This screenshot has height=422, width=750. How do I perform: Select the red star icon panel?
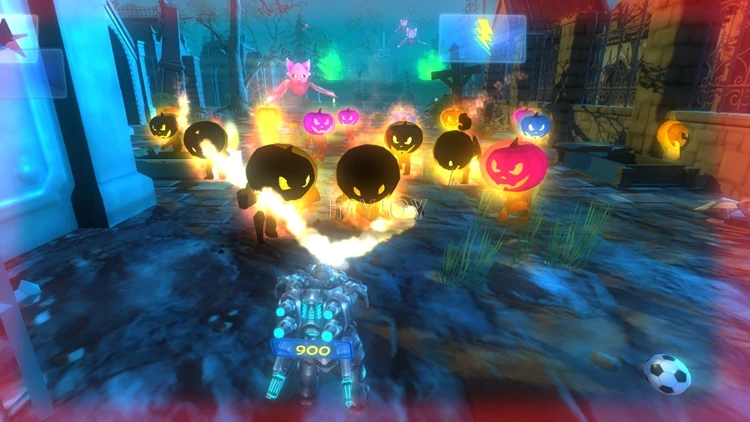click(15, 39)
